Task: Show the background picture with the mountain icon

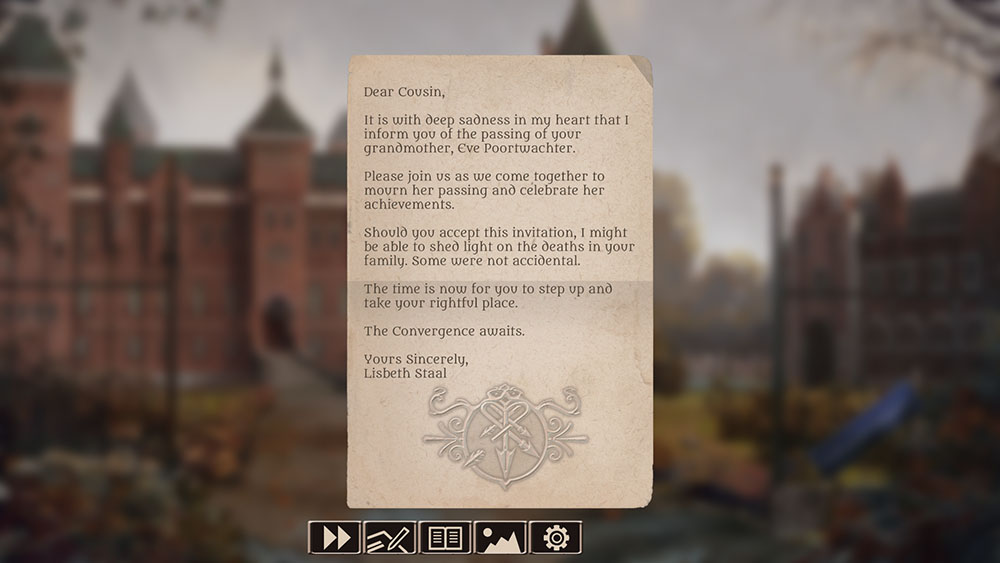Action: [500, 537]
